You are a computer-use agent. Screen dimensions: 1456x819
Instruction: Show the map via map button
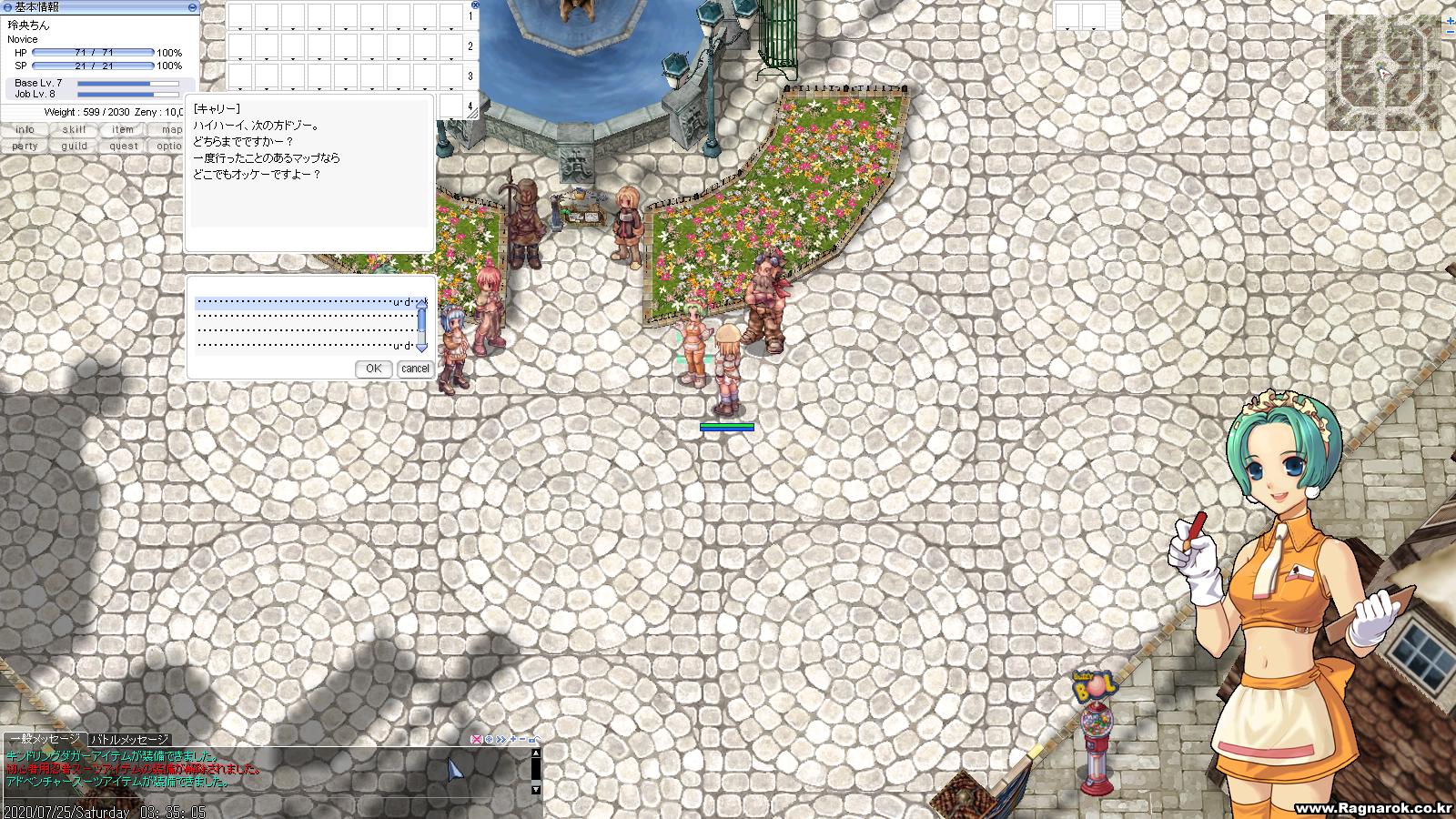tap(171, 130)
